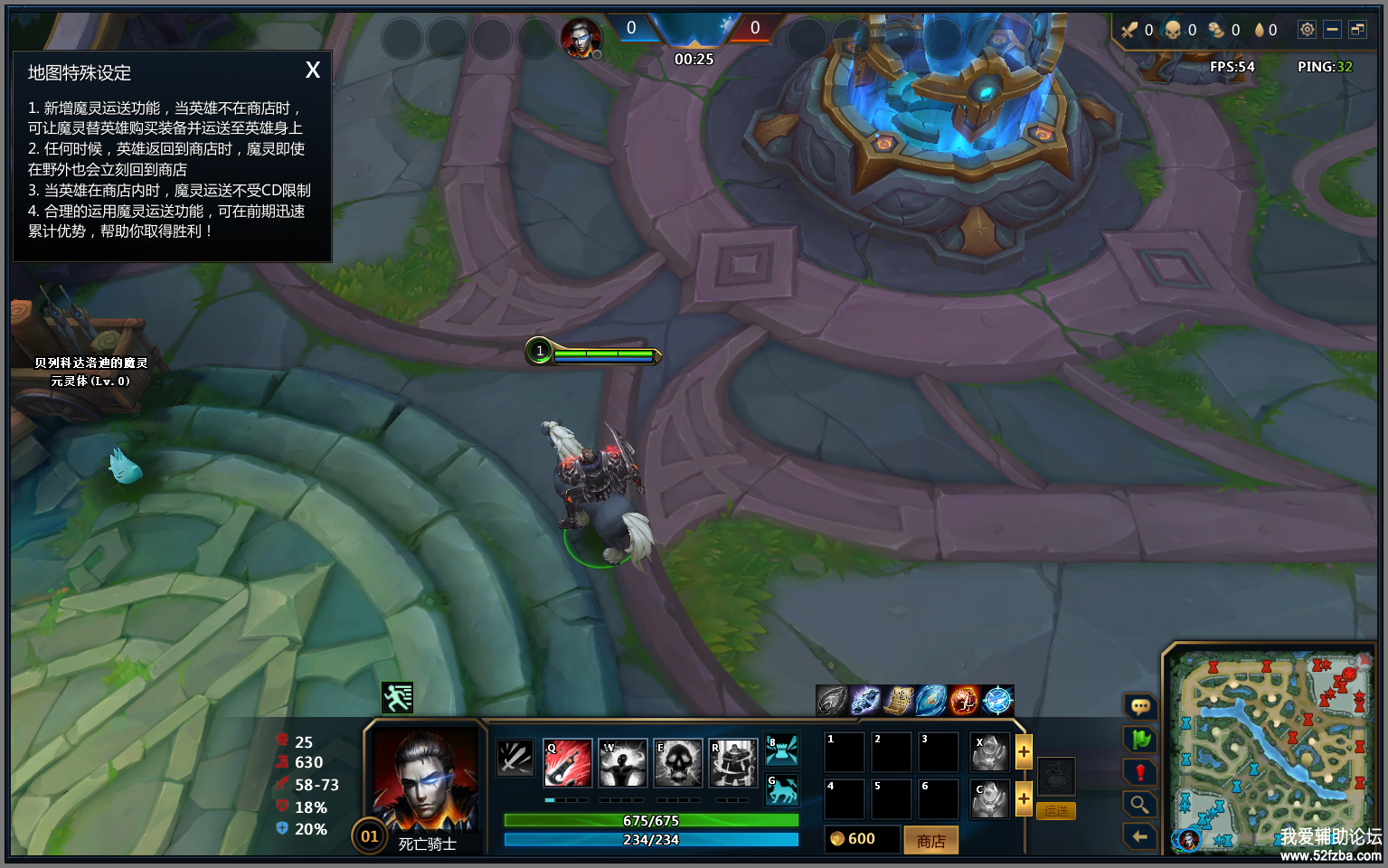
Task: Click the minimap
Action: pos(1270,750)
